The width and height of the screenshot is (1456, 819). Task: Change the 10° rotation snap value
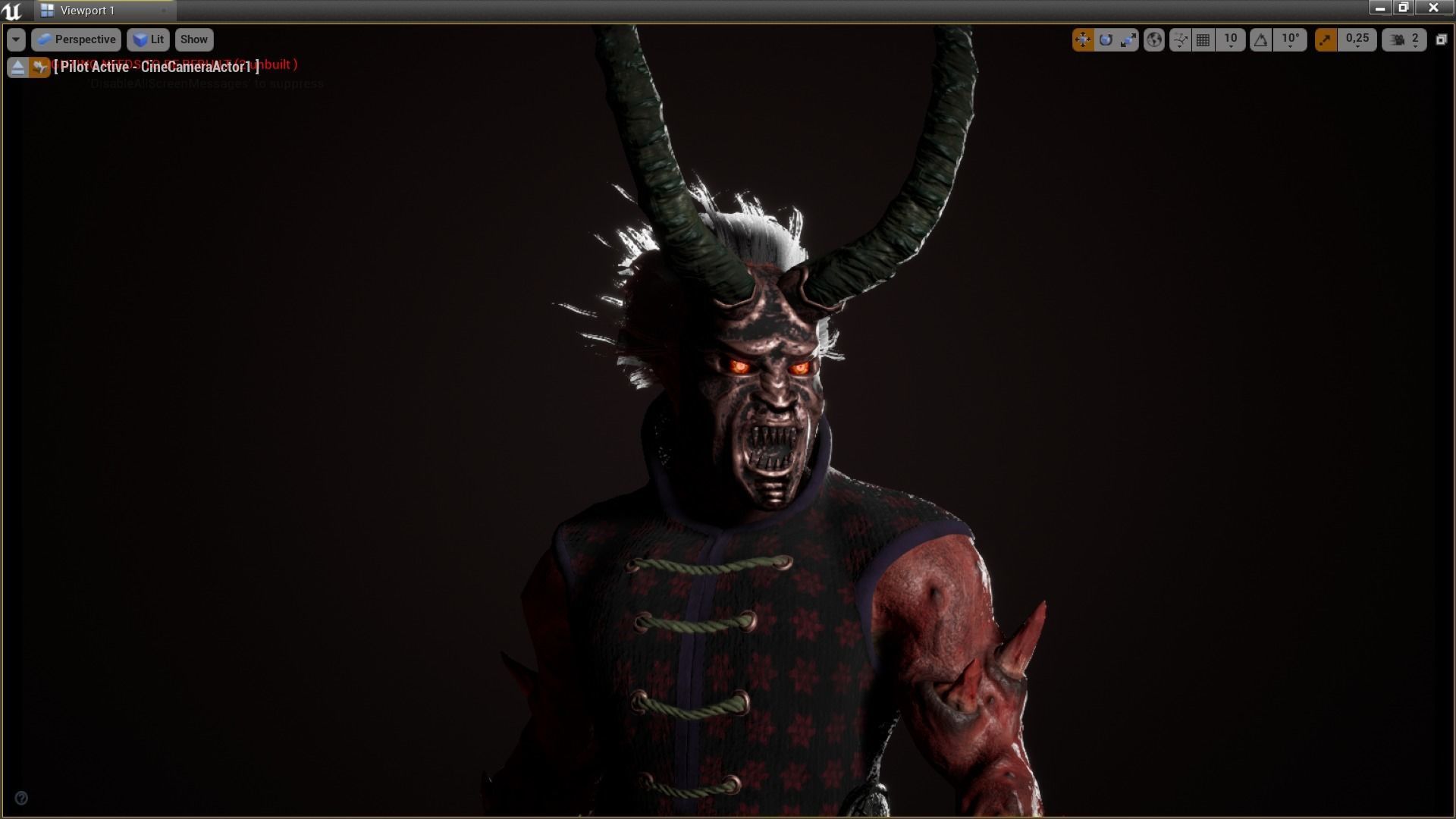1290,39
